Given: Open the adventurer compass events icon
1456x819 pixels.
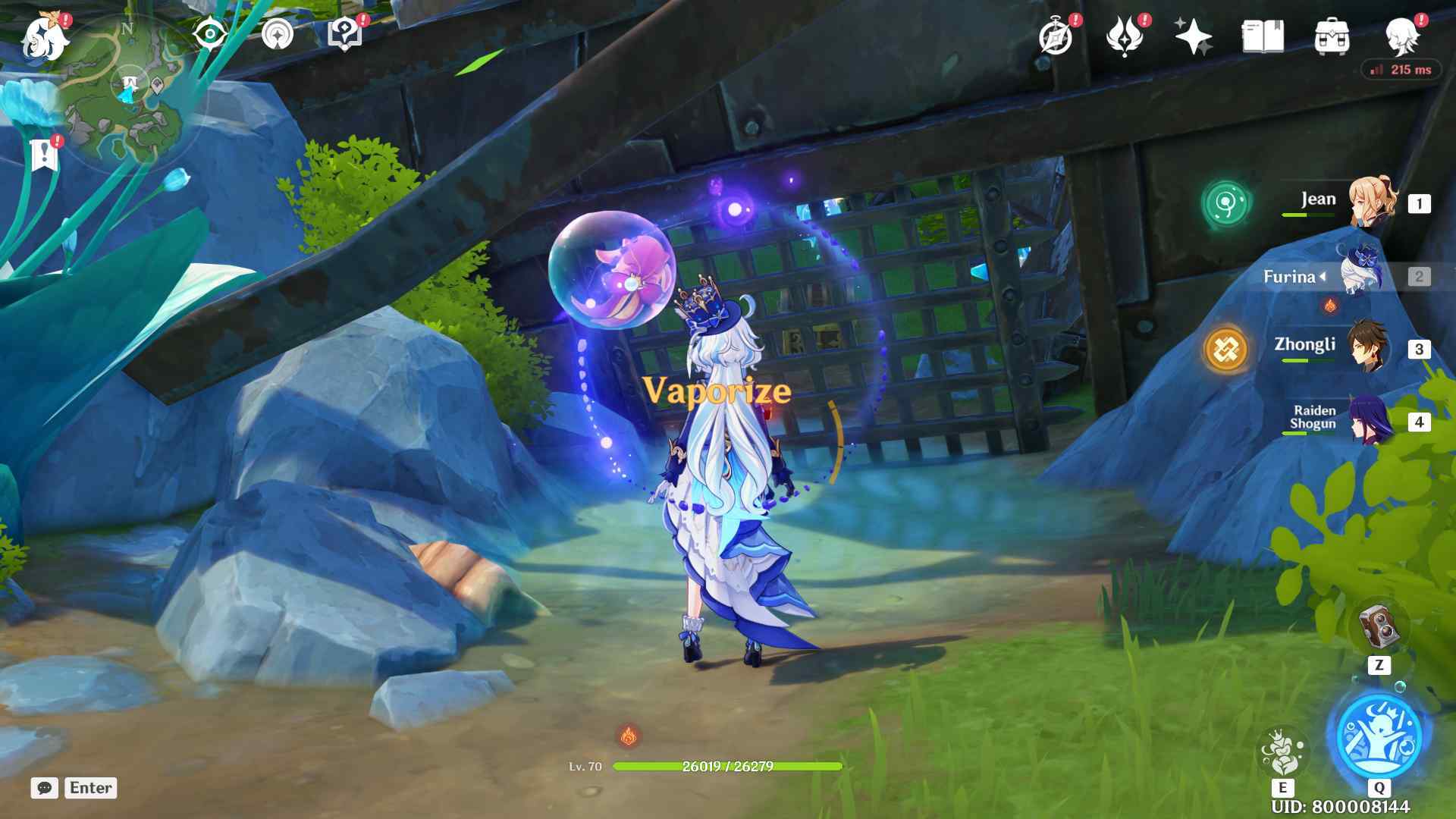Looking at the screenshot, I should [1056, 36].
